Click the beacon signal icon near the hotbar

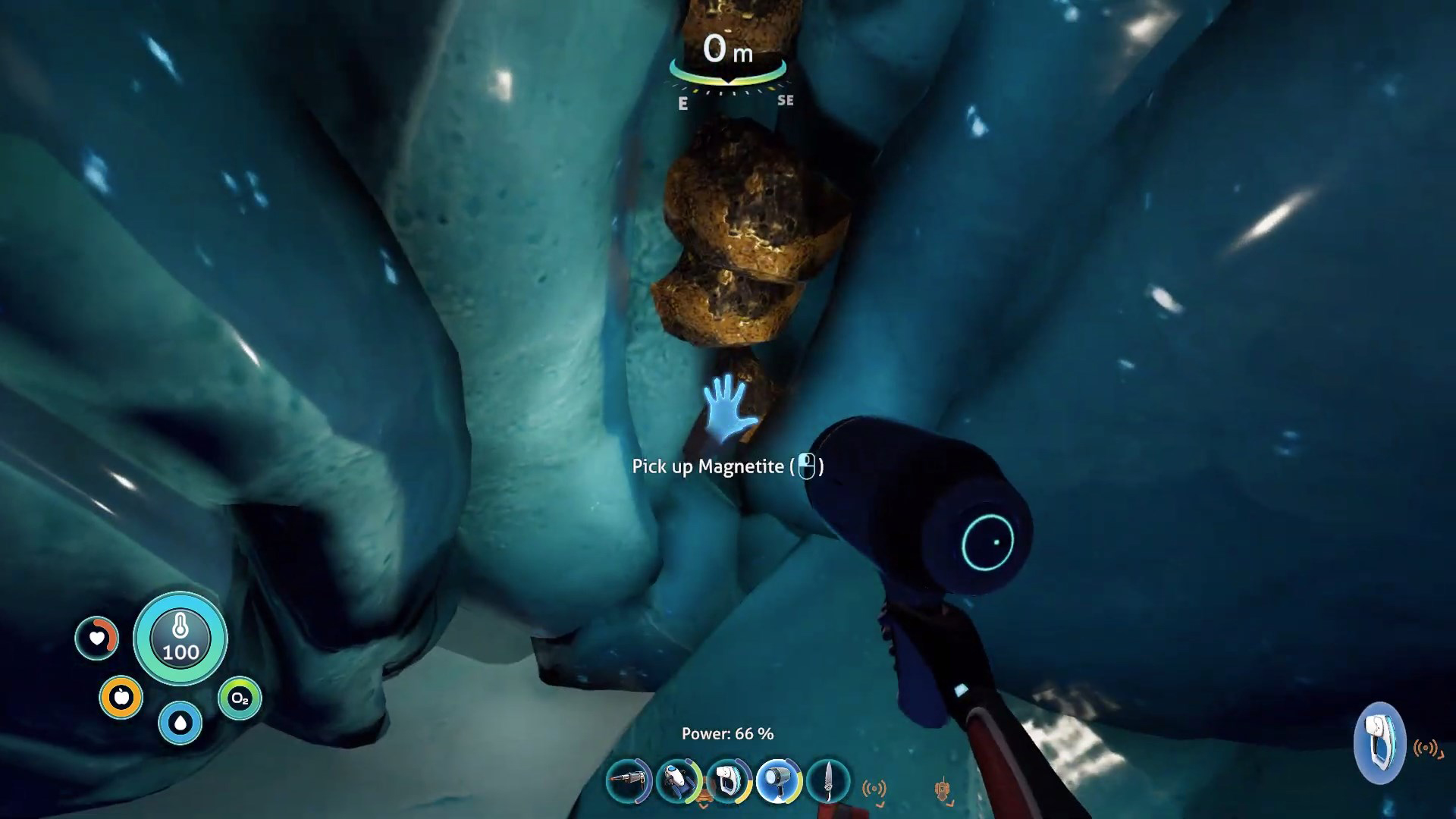point(876,789)
